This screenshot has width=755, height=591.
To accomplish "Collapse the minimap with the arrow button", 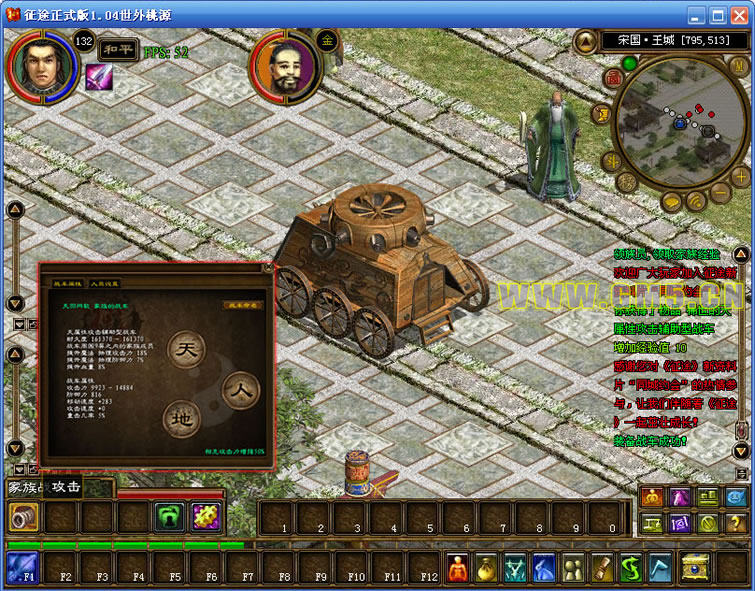I will tap(586, 41).
